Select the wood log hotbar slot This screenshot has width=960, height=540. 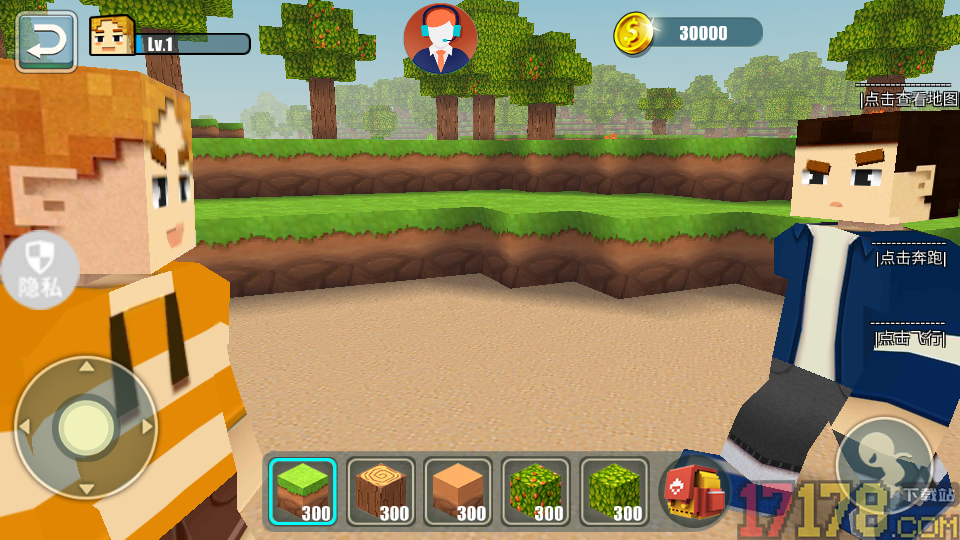[x=381, y=492]
